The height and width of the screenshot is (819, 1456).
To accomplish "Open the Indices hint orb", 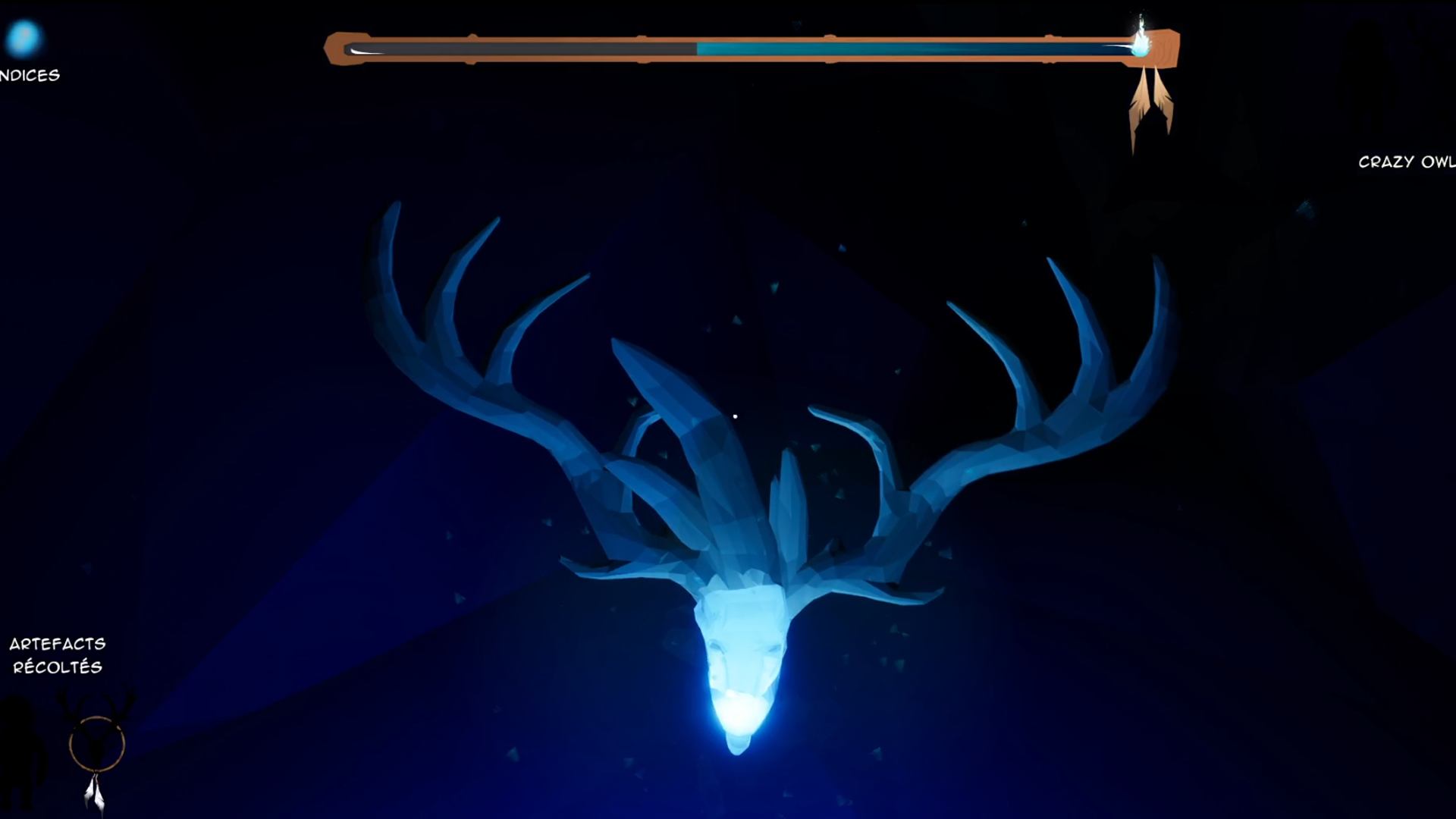I will click(x=23, y=38).
